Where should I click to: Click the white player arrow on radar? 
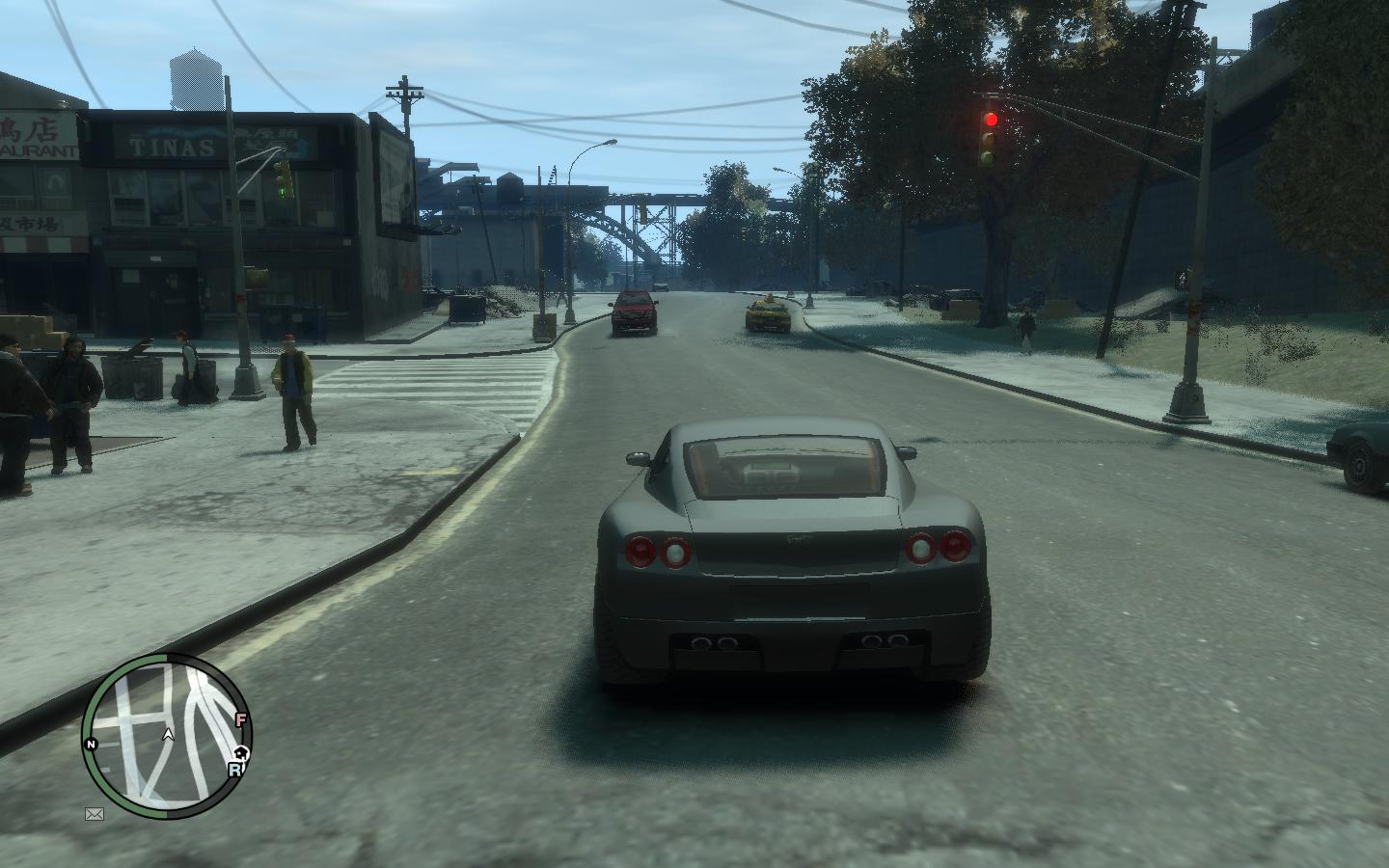click(168, 735)
